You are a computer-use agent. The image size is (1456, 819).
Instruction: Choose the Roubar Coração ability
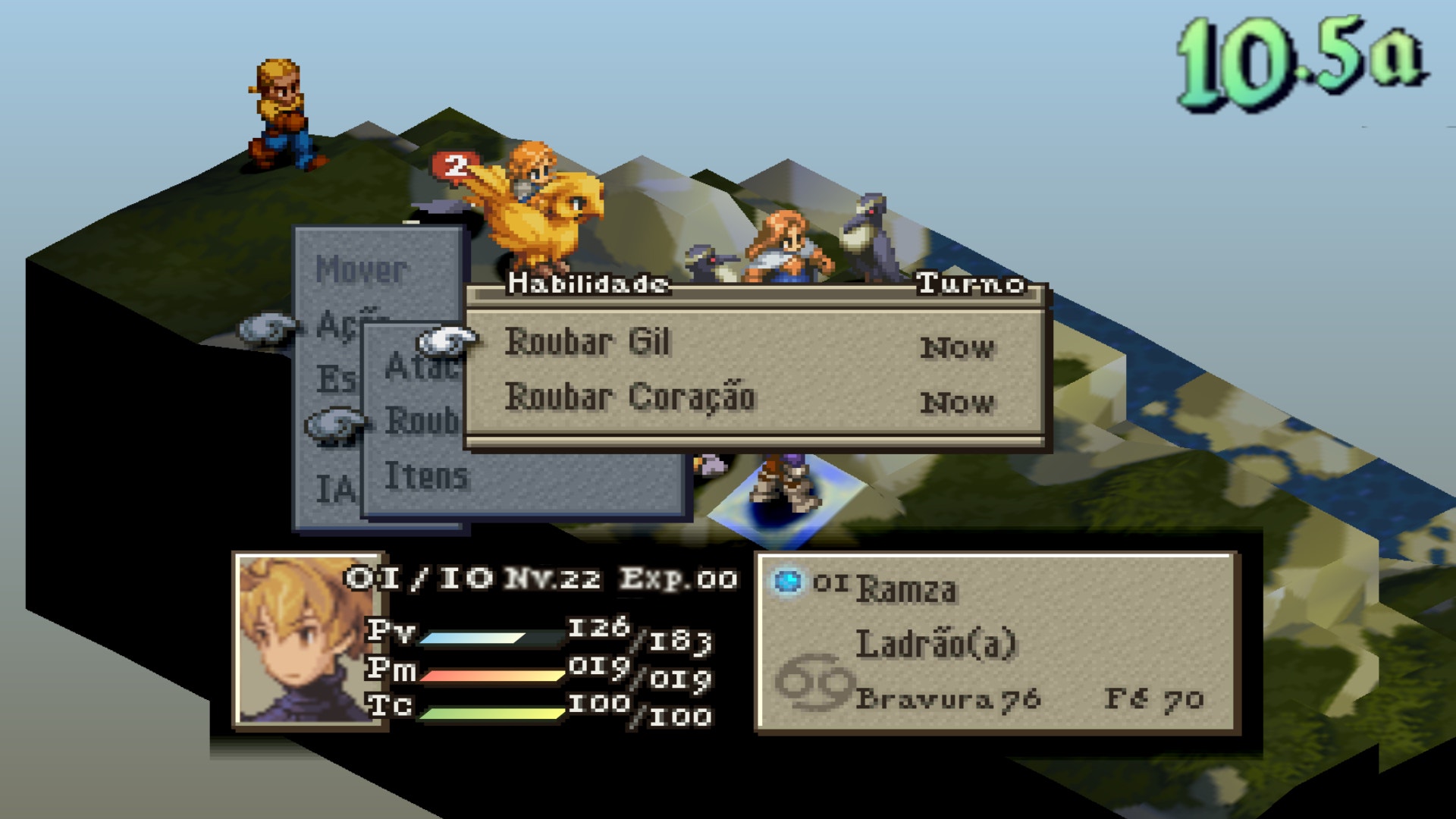tap(630, 397)
